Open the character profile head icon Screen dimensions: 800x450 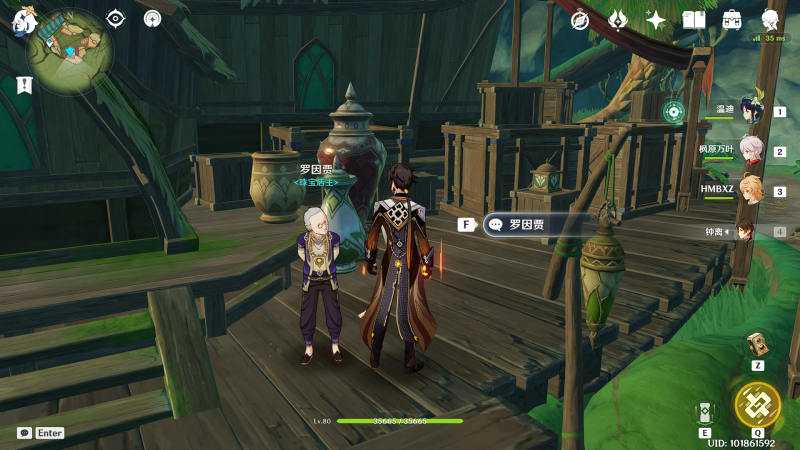[x=770, y=20]
